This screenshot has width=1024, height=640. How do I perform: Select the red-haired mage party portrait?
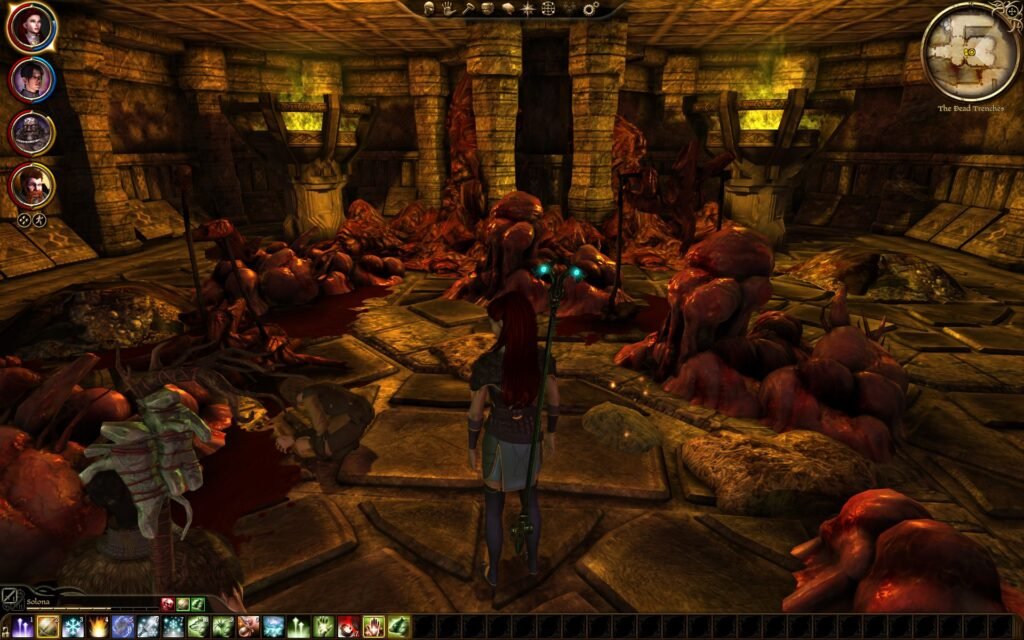[x=31, y=27]
